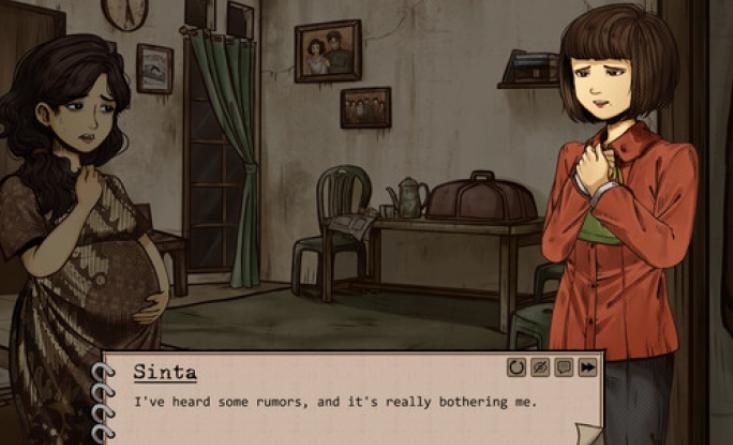Open the dialogue log speech bubble icon

564,368
